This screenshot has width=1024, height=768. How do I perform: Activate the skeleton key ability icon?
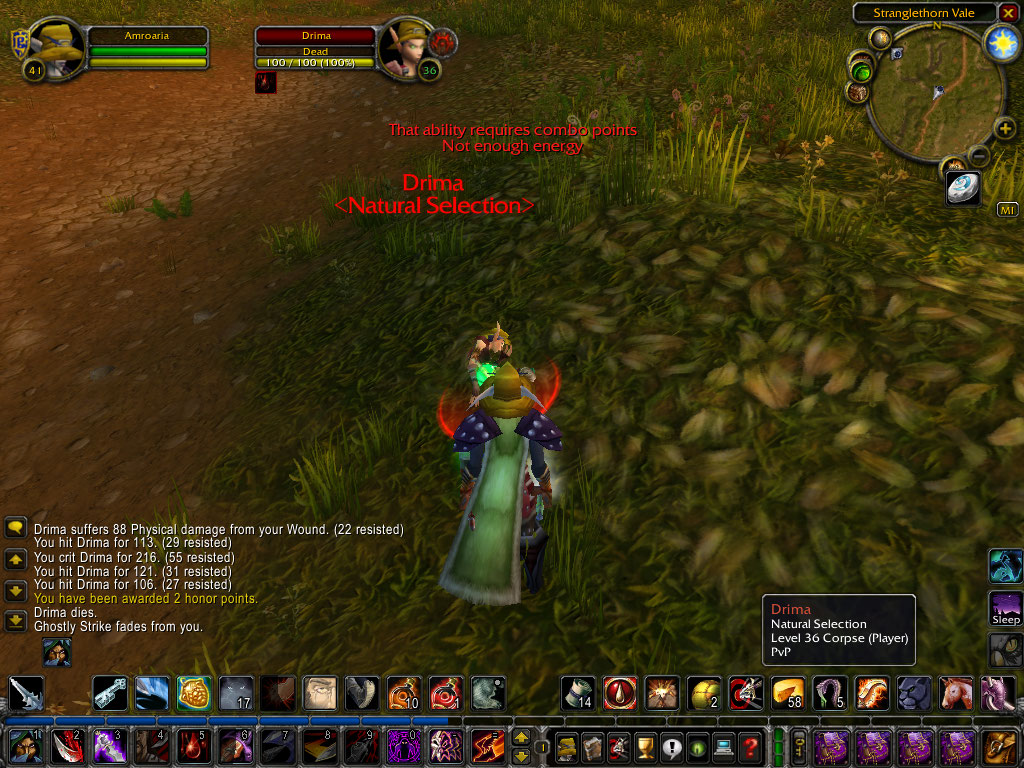(110, 693)
